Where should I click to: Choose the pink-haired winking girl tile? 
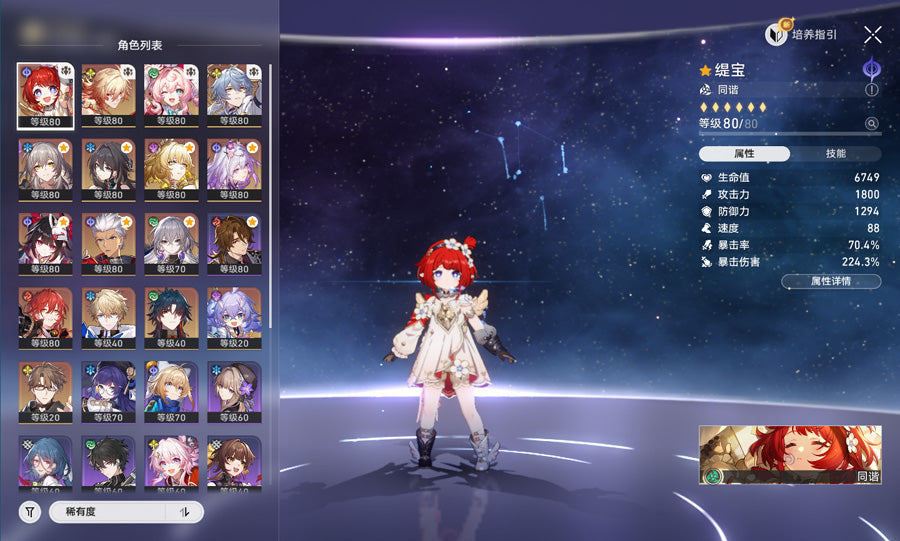click(171, 96)
